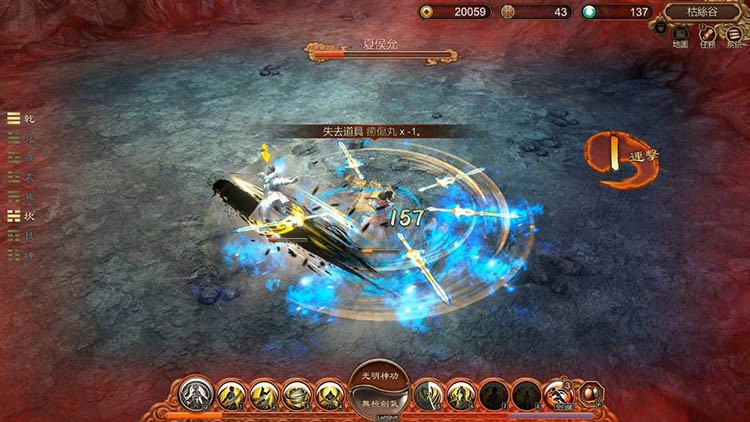The height and width of the screenshot is (422, 750).
Task: Activate the first grey warrior skill icon
Action: coord(196,394)
